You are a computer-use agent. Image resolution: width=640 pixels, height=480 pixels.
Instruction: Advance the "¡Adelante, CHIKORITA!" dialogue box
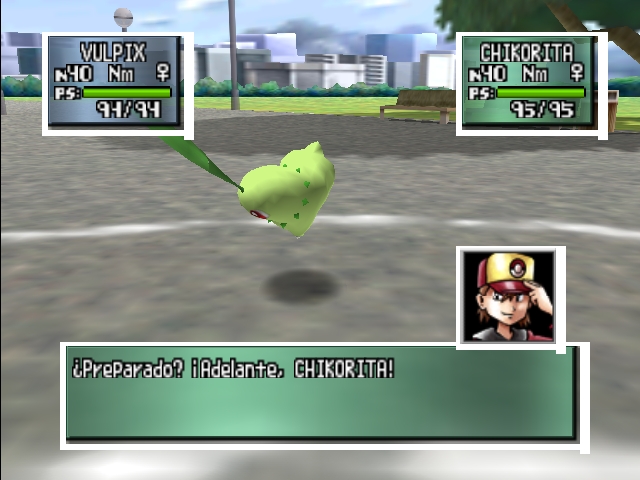[x=323, y=395]
